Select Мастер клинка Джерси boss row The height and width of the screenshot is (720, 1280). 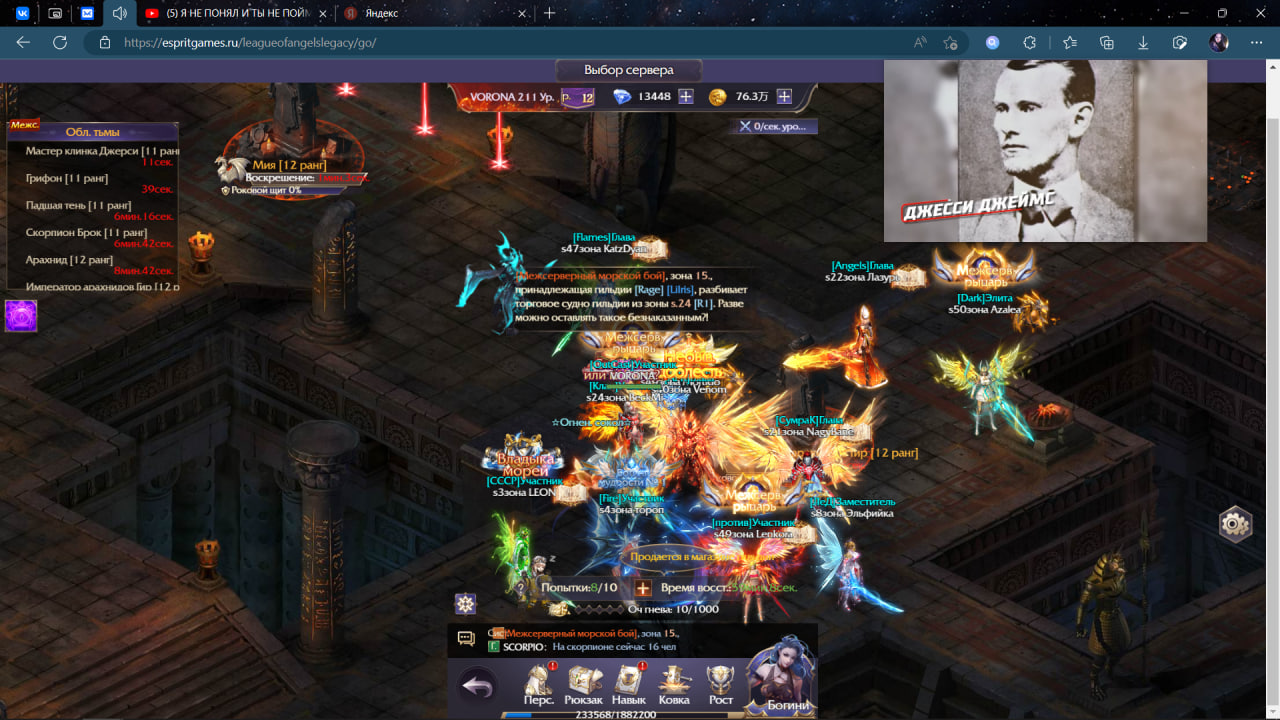point(92,151)
